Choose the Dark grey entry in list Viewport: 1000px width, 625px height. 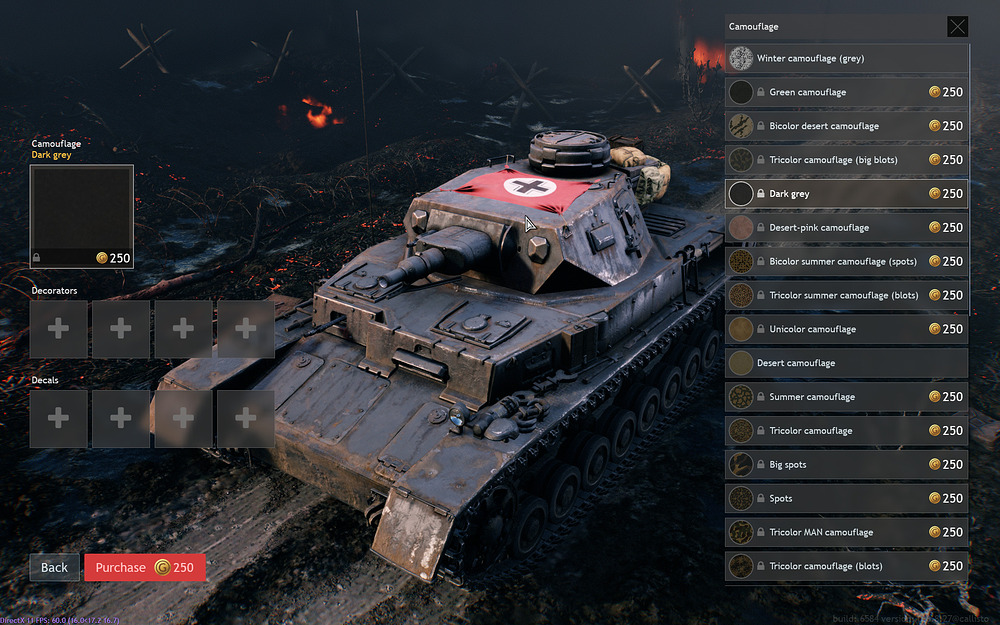point(847,194)
